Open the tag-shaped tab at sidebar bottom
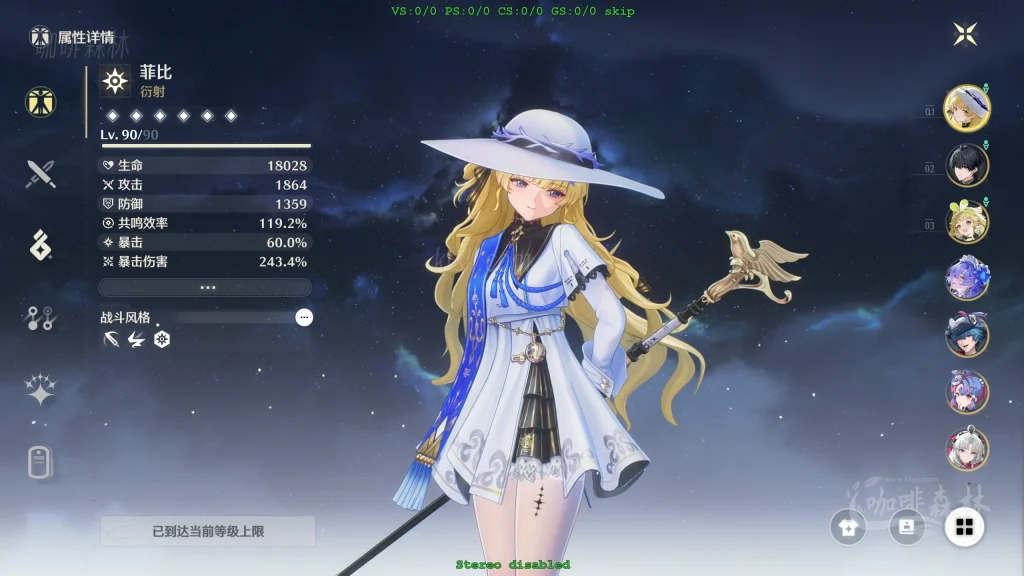This screenshot has width=1024, height=576. point(40,462)
